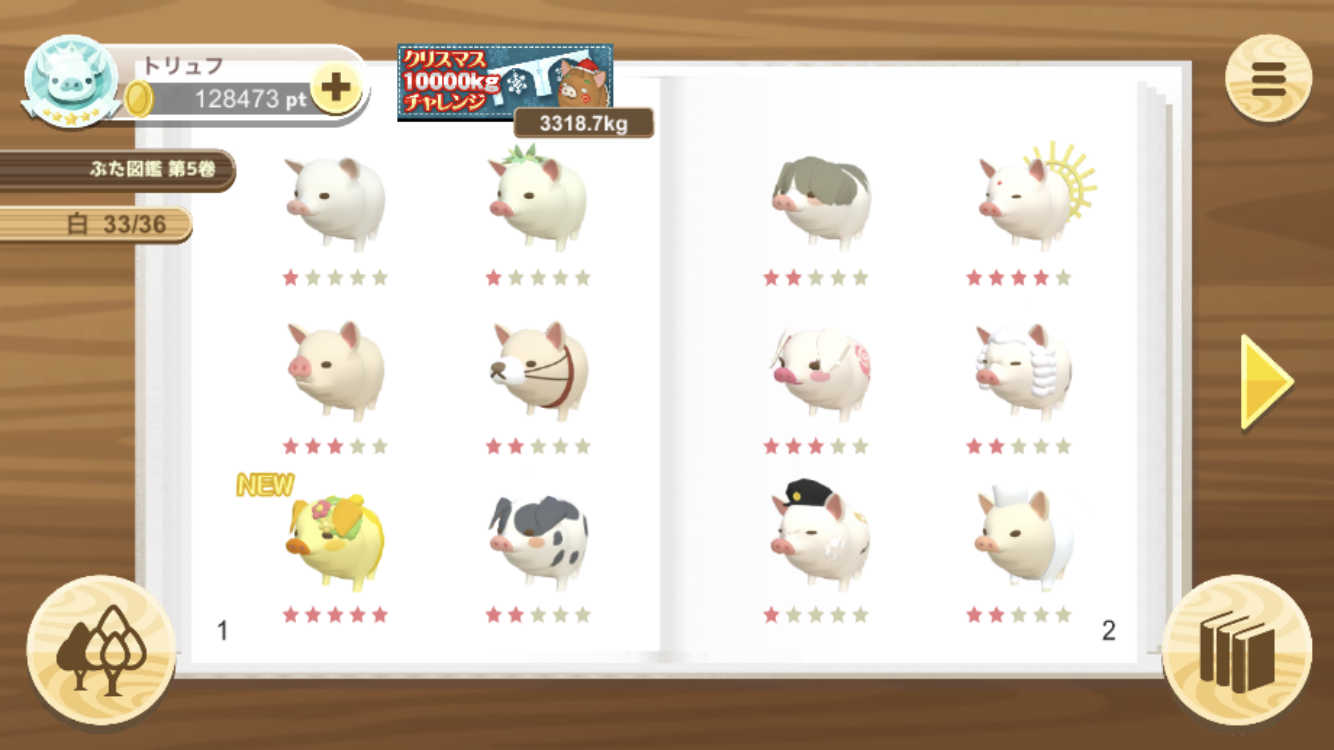
Task: Open the pig with white chef hat
Action: (x=1022, y=538)
